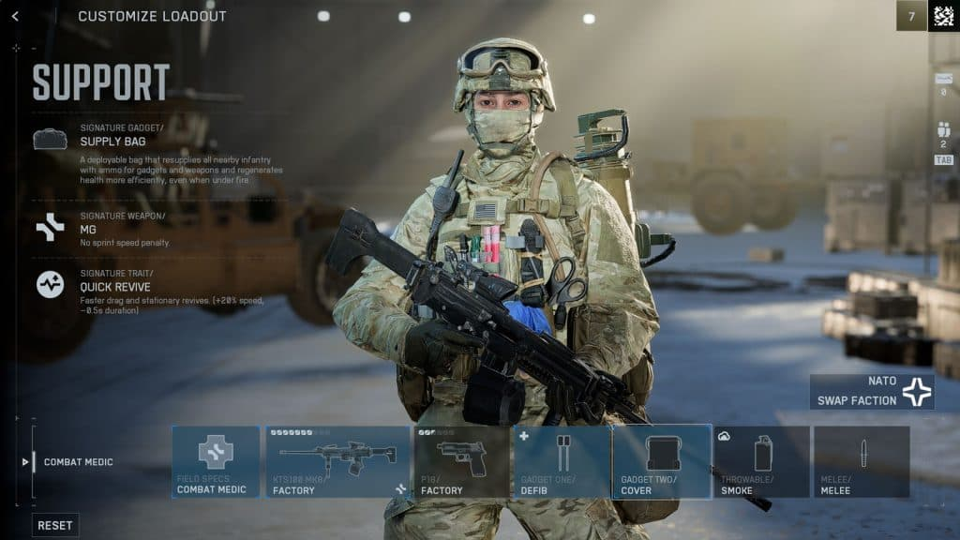960x540 pixels.
Task: Expand the Combat Medic loadout selector
Action: (x=70, y=462)
